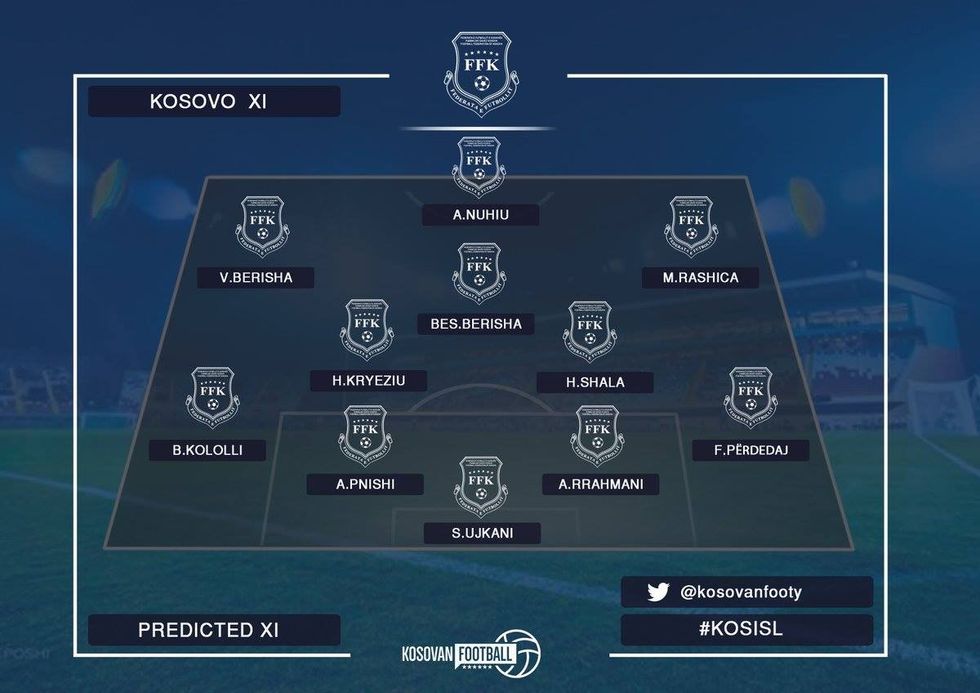Choose the F.Përdedaj player label

click(x=750, y=450)
